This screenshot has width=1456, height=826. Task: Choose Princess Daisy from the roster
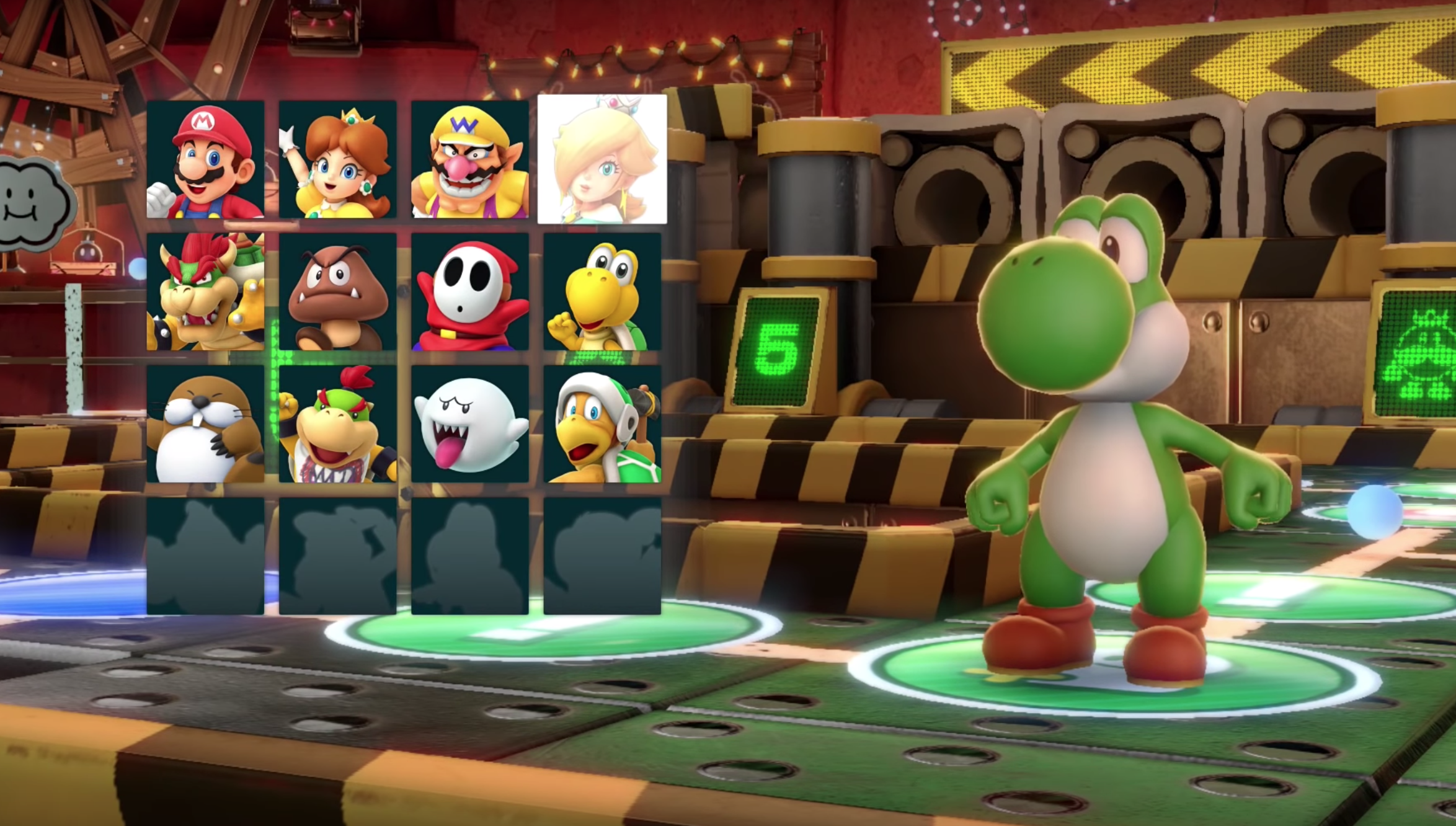pos(337,159)
